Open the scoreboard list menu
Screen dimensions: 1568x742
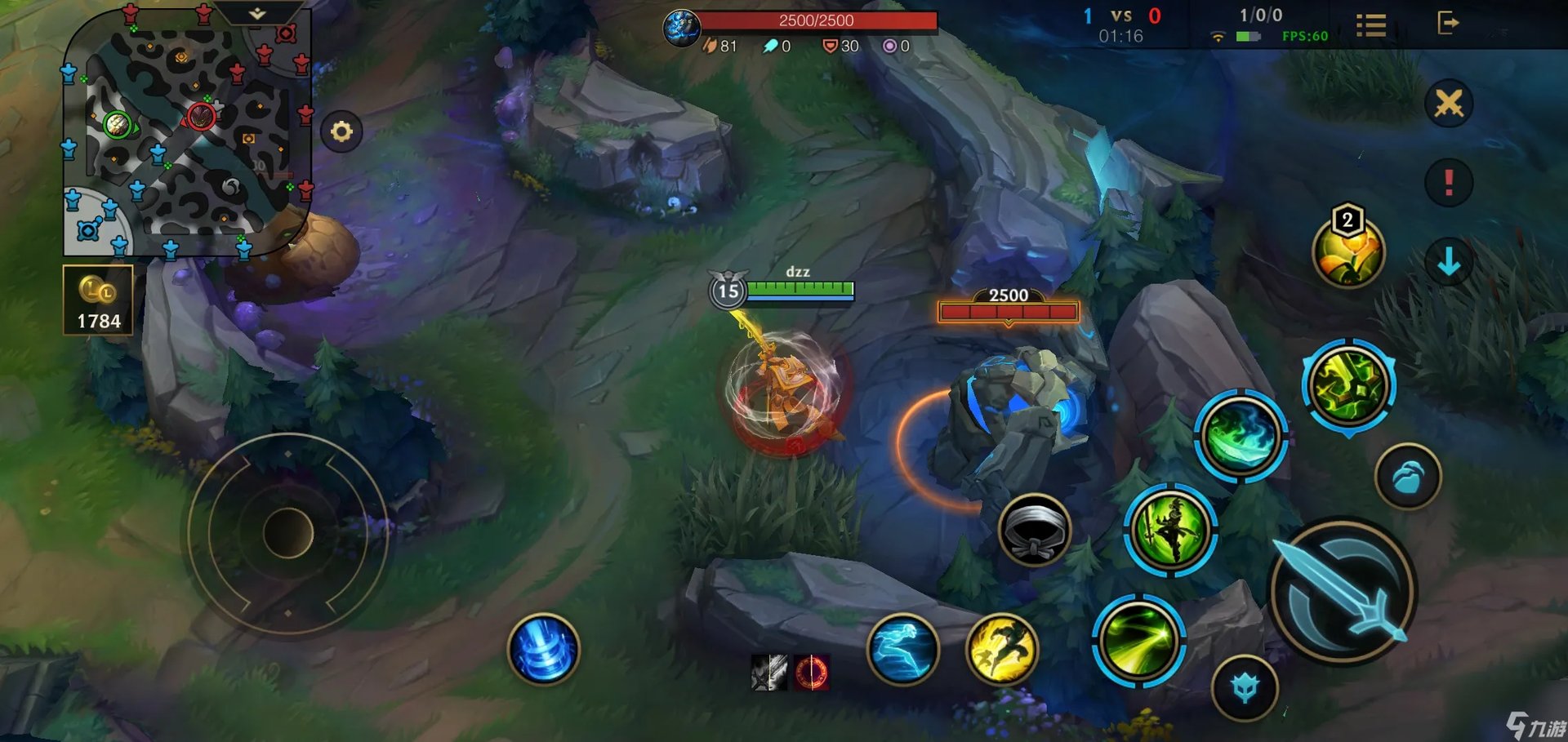point(1371,25)
